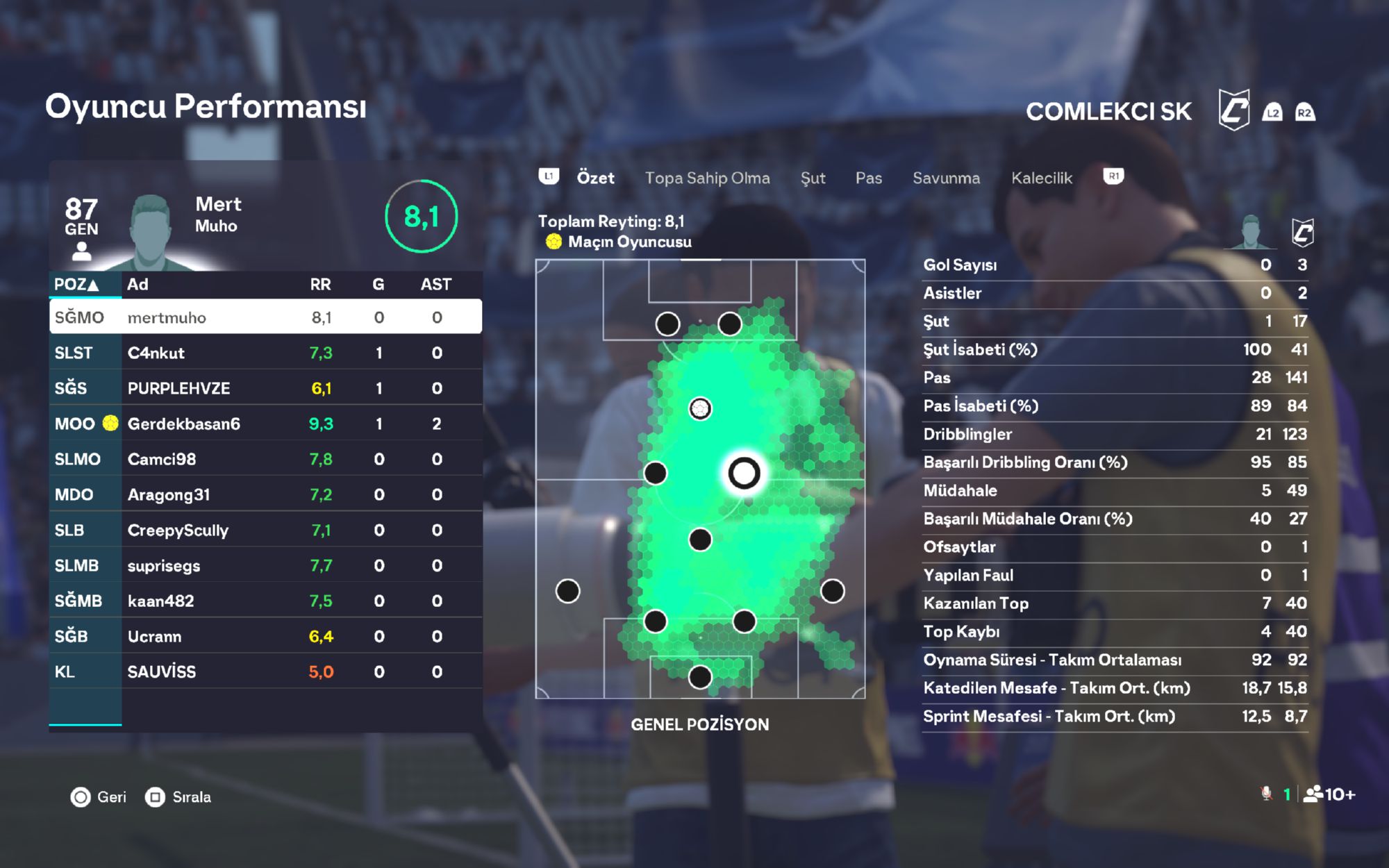Select PURPLEHVZE player row
Viewport: 1389px width, 868px height.
tap(265, 388)
